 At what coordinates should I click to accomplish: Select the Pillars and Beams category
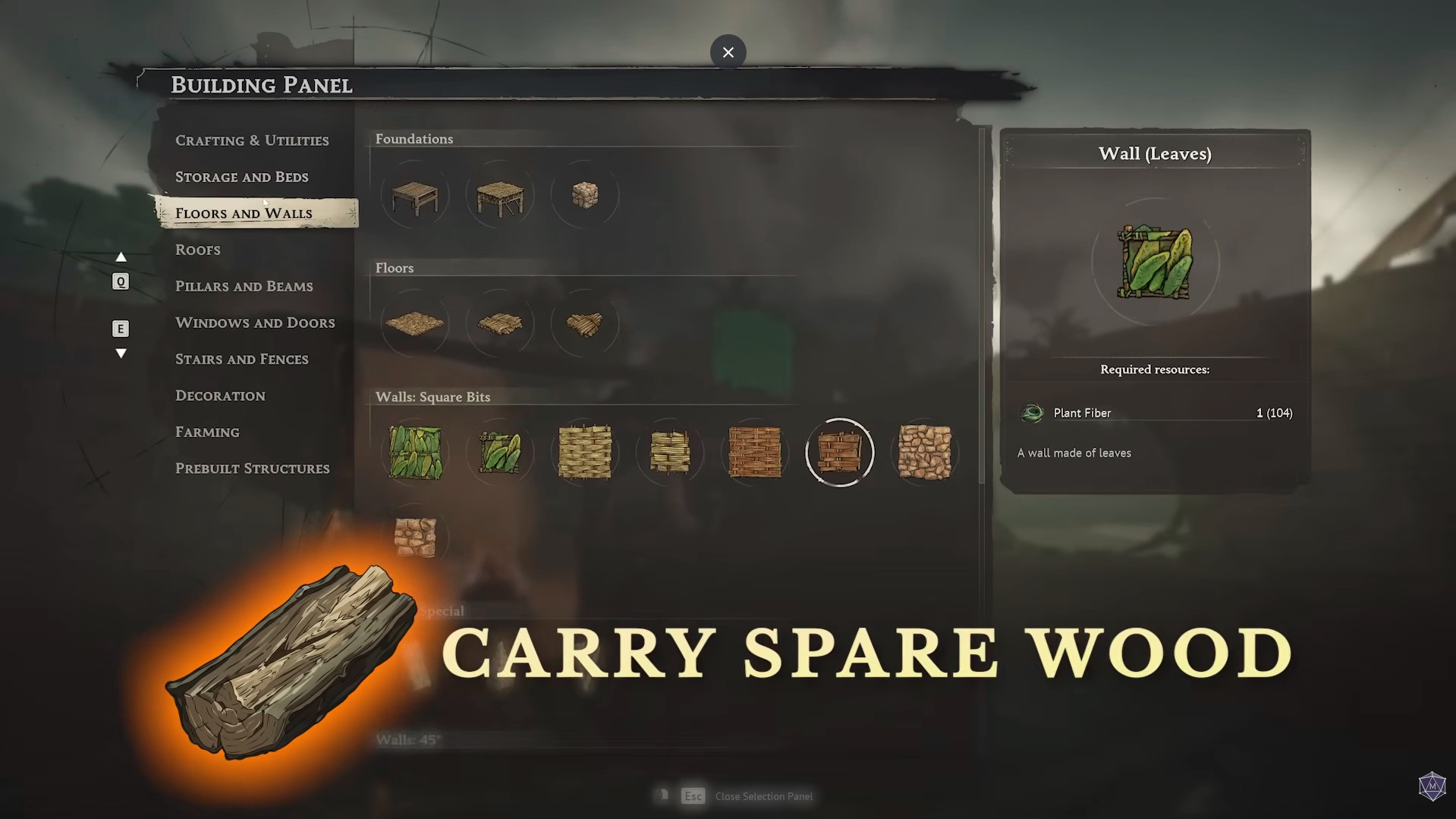244,285
